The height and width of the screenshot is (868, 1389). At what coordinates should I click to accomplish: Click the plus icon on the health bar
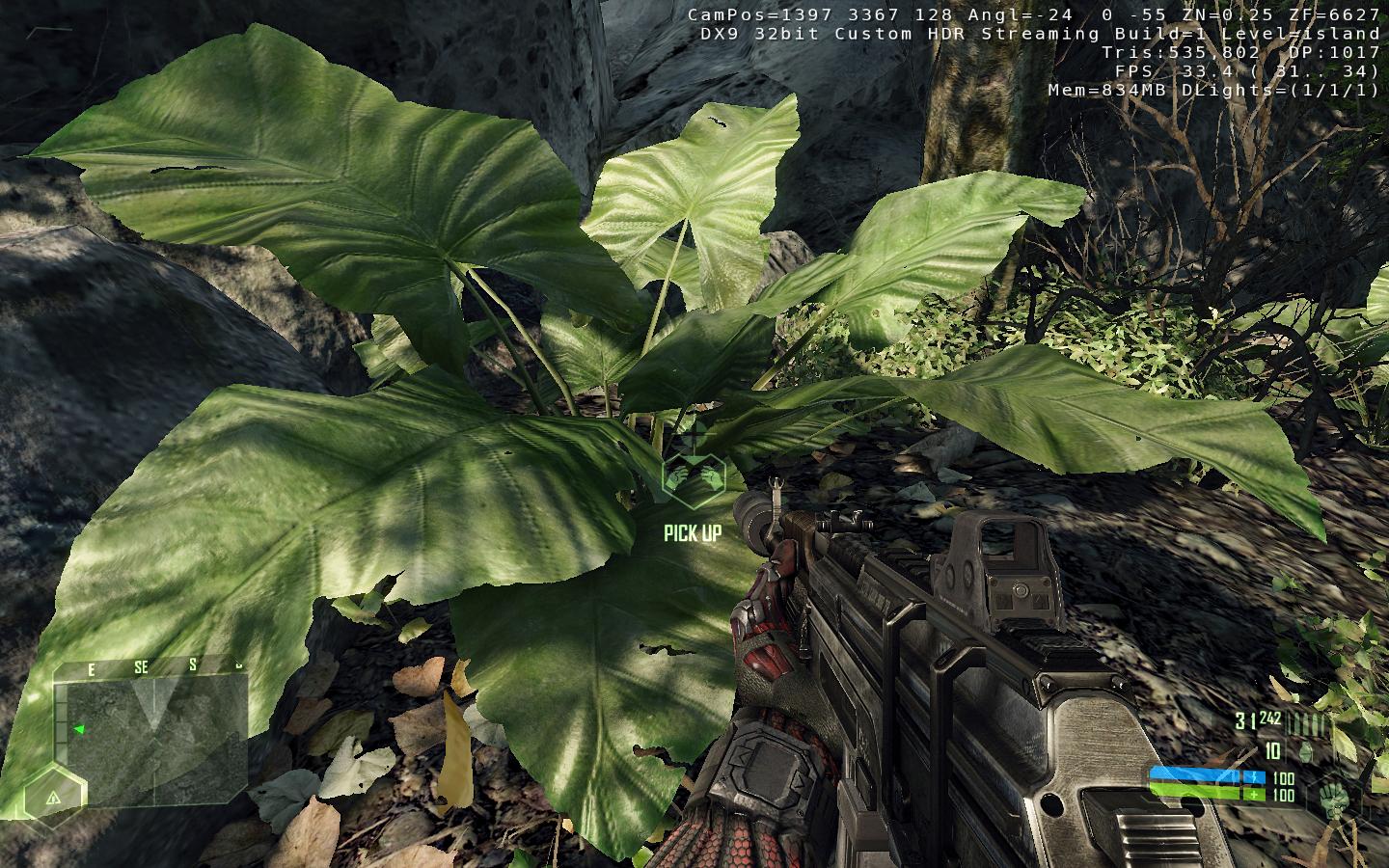[1252, 792]
